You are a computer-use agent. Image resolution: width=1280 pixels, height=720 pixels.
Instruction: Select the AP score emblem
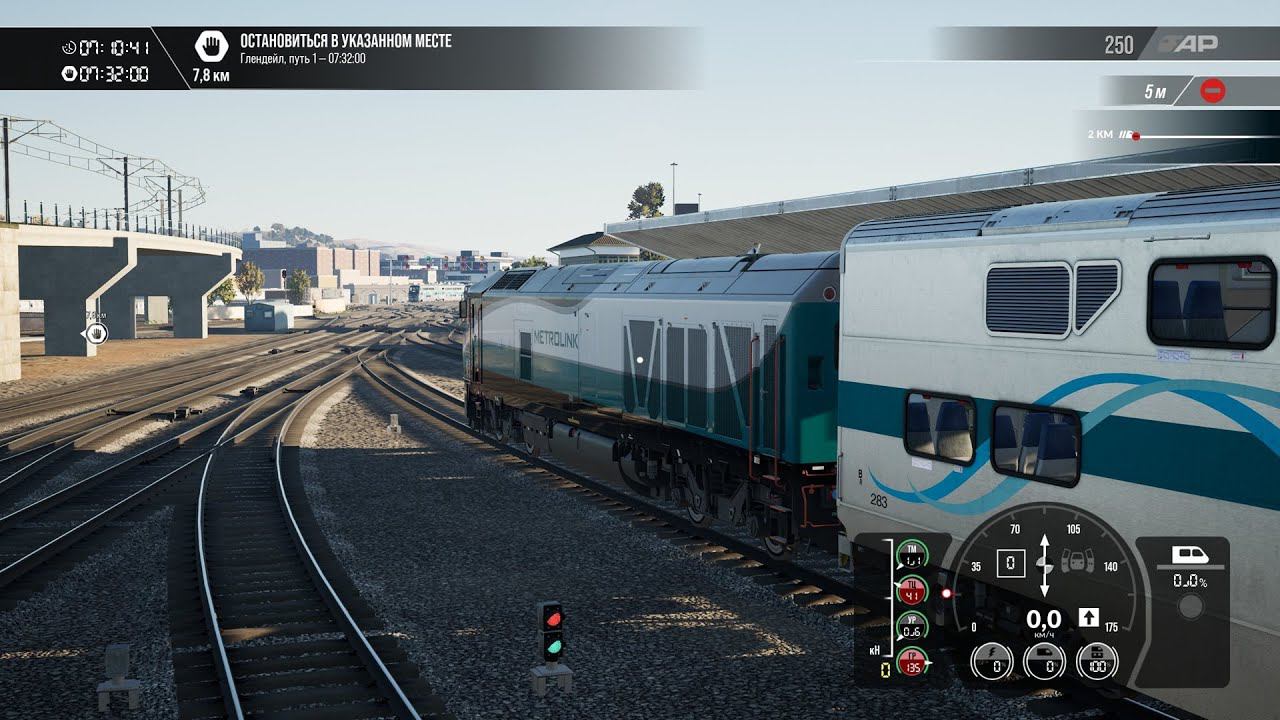click(x=1188, y=44)
